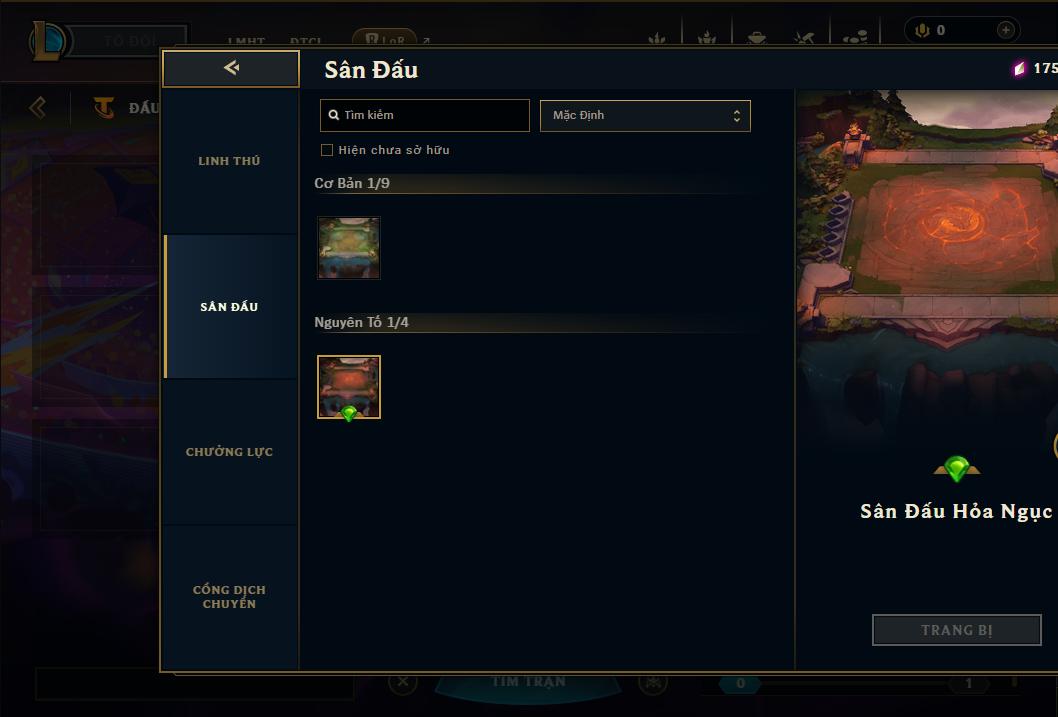Choose the Nguyên Tố infernal arena thumbnail
Viewport: 1058px width, 717px height.
click(x=349, y=386)
